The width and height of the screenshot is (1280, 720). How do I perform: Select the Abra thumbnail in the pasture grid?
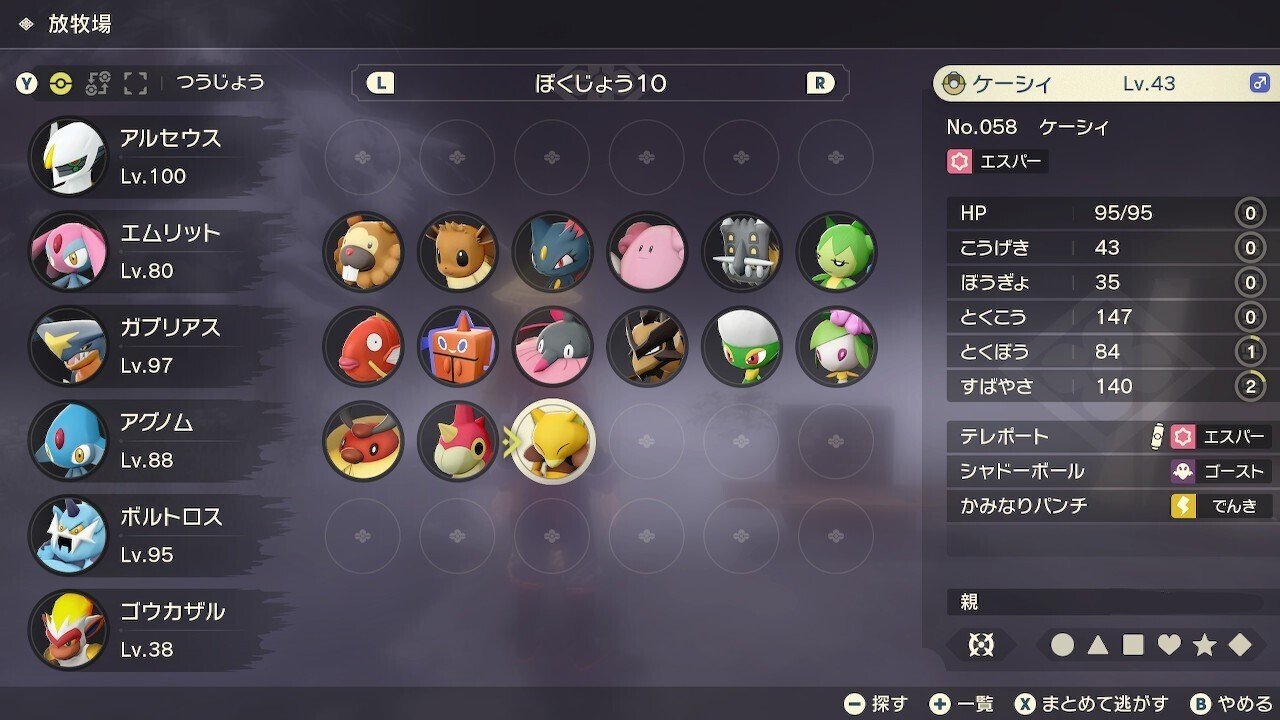coord(553,441)
